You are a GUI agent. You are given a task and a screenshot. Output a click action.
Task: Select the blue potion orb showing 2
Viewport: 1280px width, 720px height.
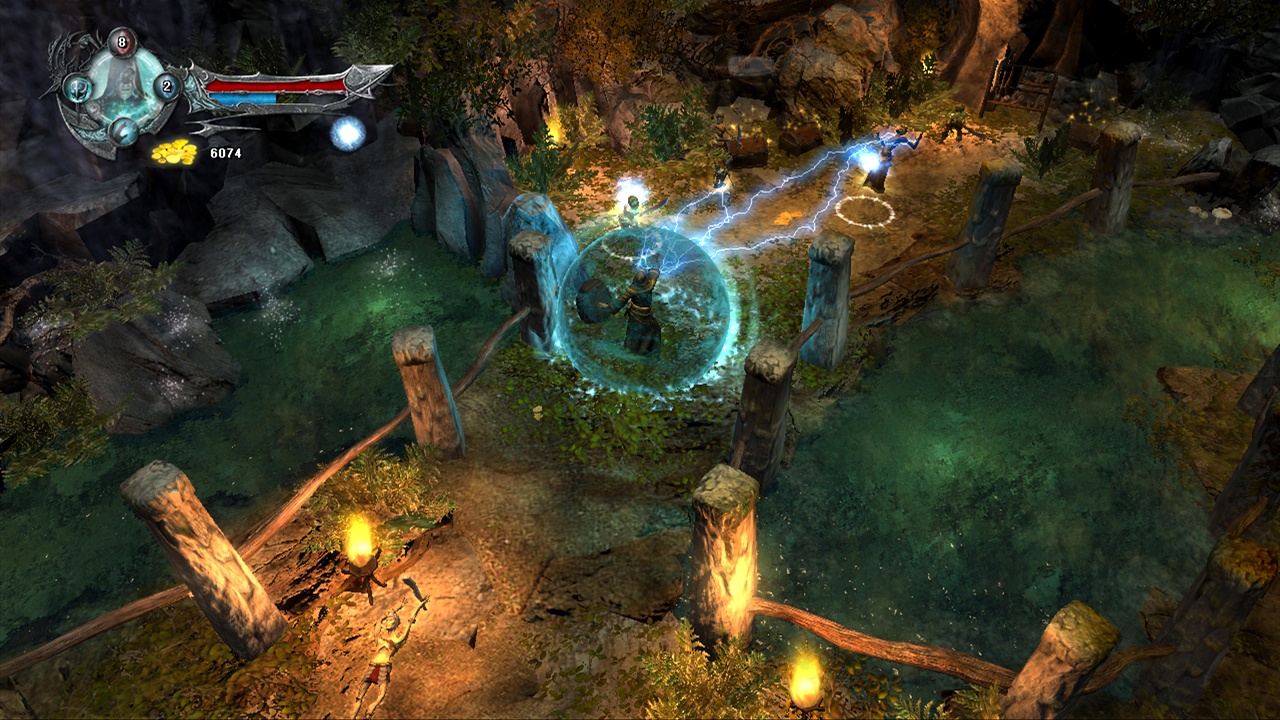click(x=166, y=86)
